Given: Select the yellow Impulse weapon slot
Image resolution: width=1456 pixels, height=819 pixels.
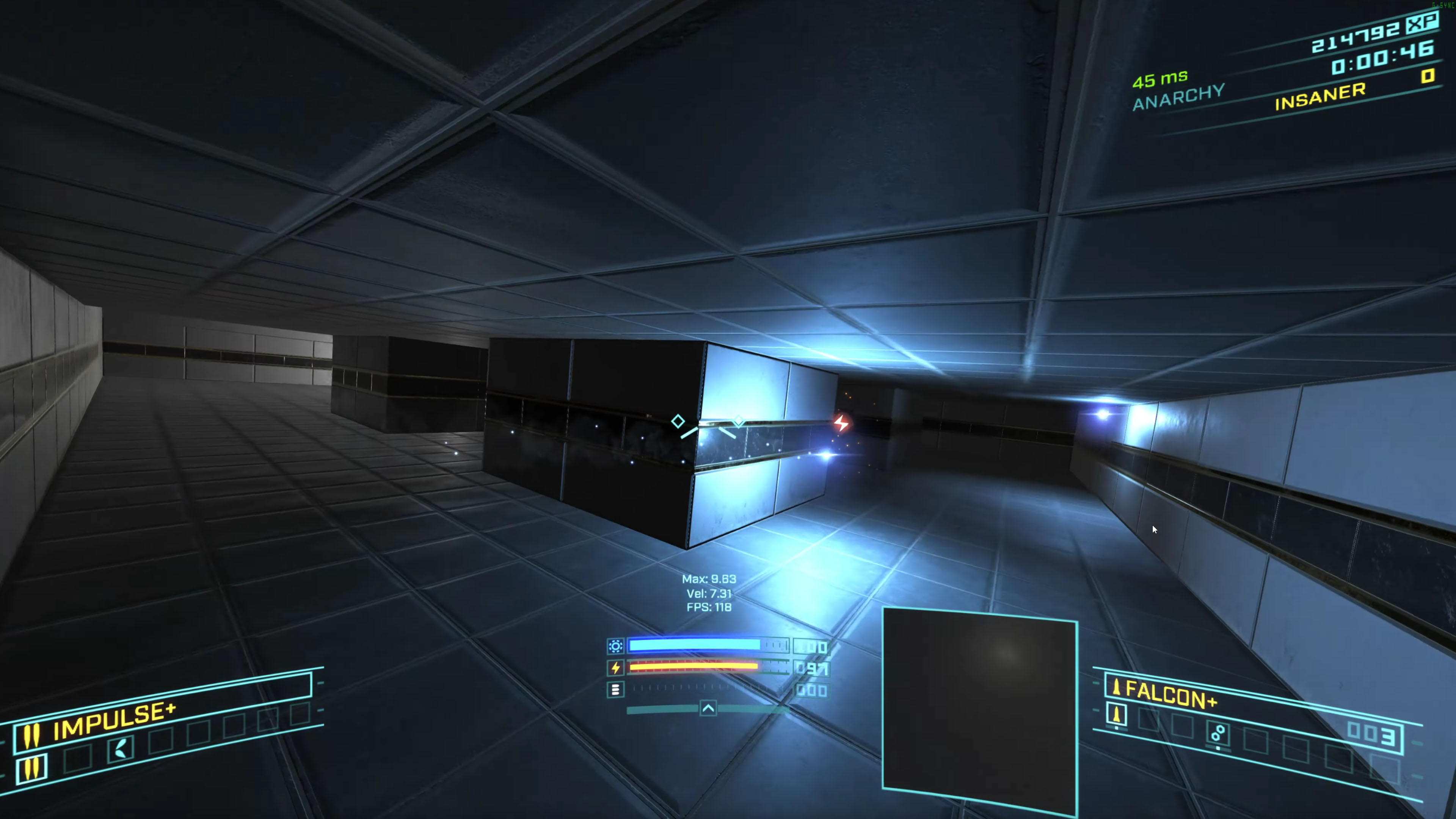Looking at the screenshot, I should 32,768.
